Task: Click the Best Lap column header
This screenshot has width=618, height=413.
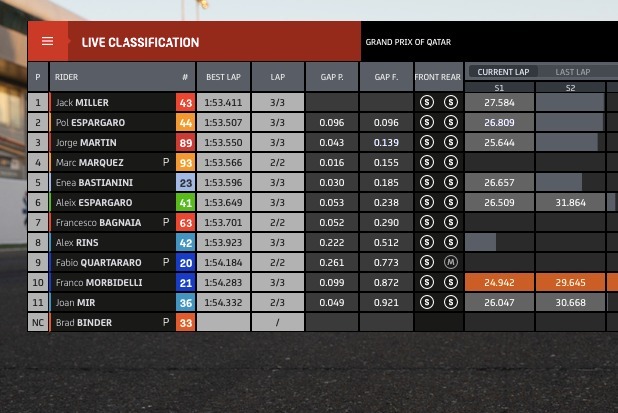Action: [223, 77]
